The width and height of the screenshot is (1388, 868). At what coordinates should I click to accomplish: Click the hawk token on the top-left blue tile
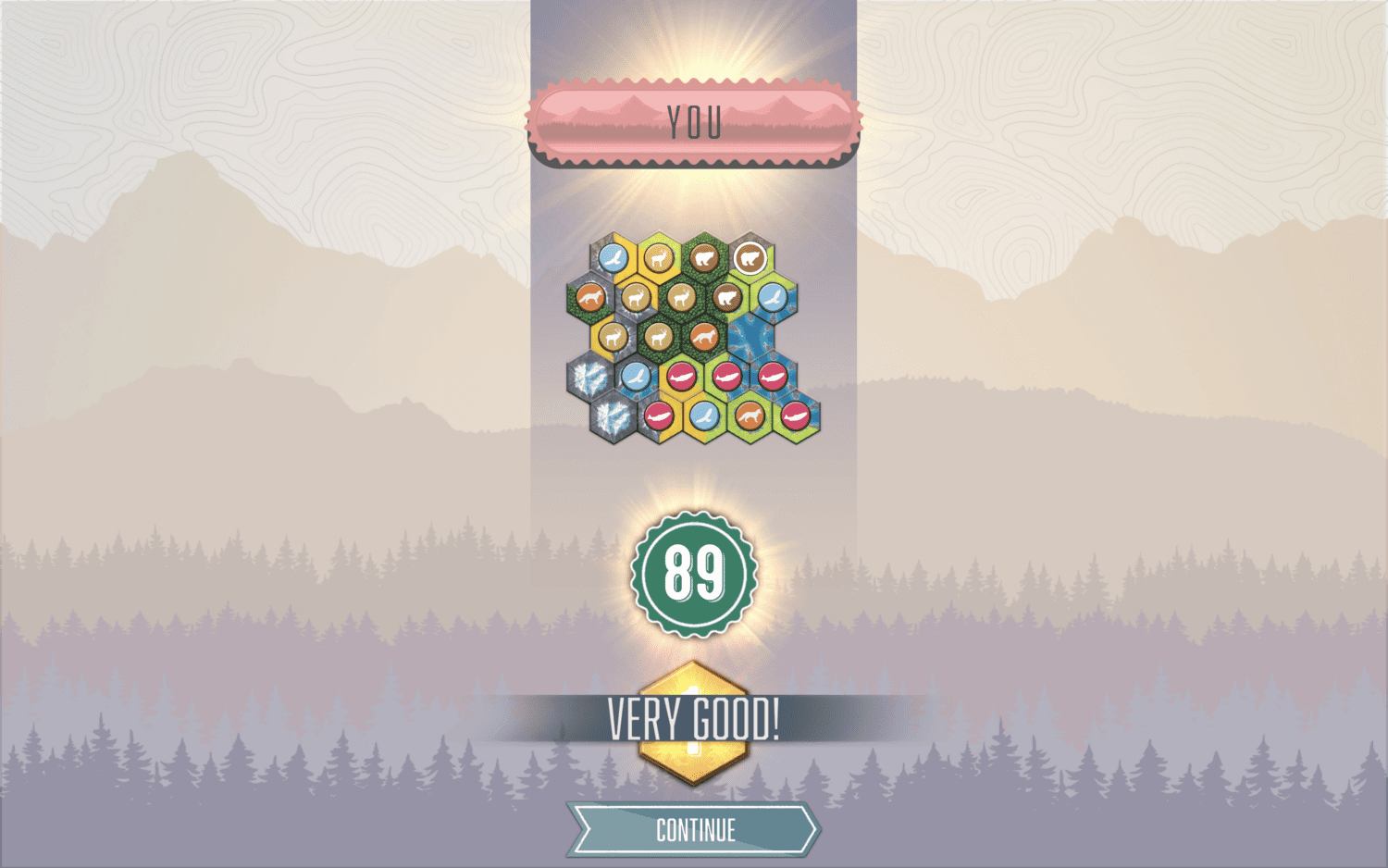point(613,258)
